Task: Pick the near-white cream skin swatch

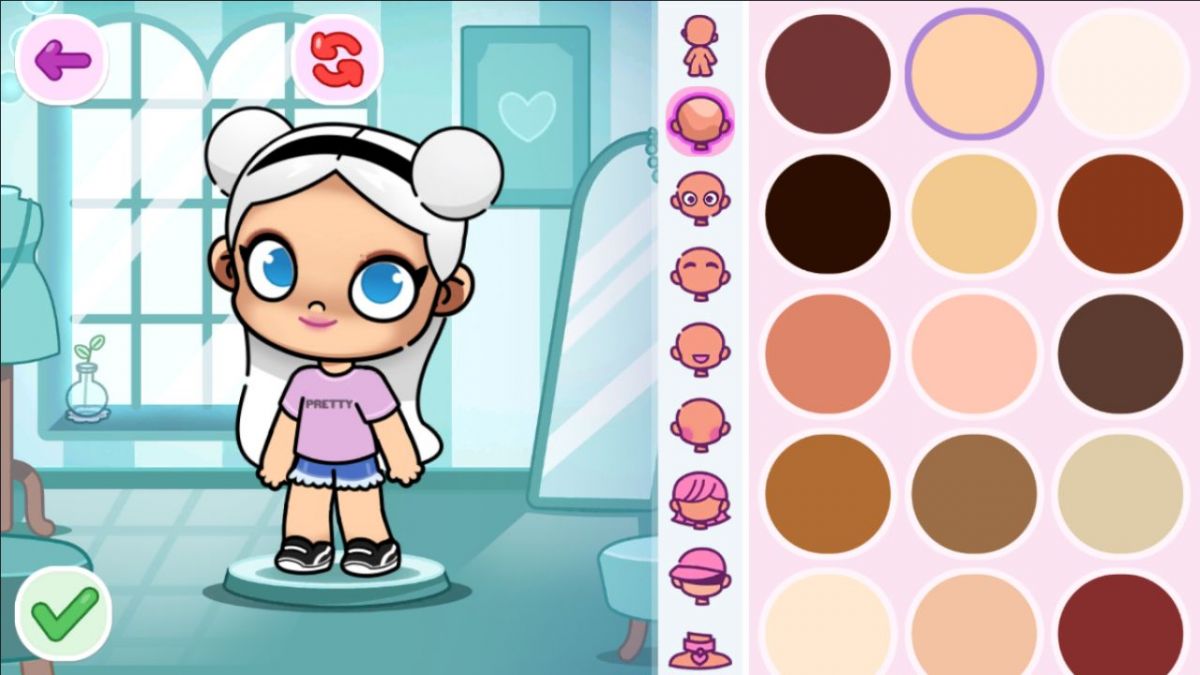Action: click(x=1120, y=74)
